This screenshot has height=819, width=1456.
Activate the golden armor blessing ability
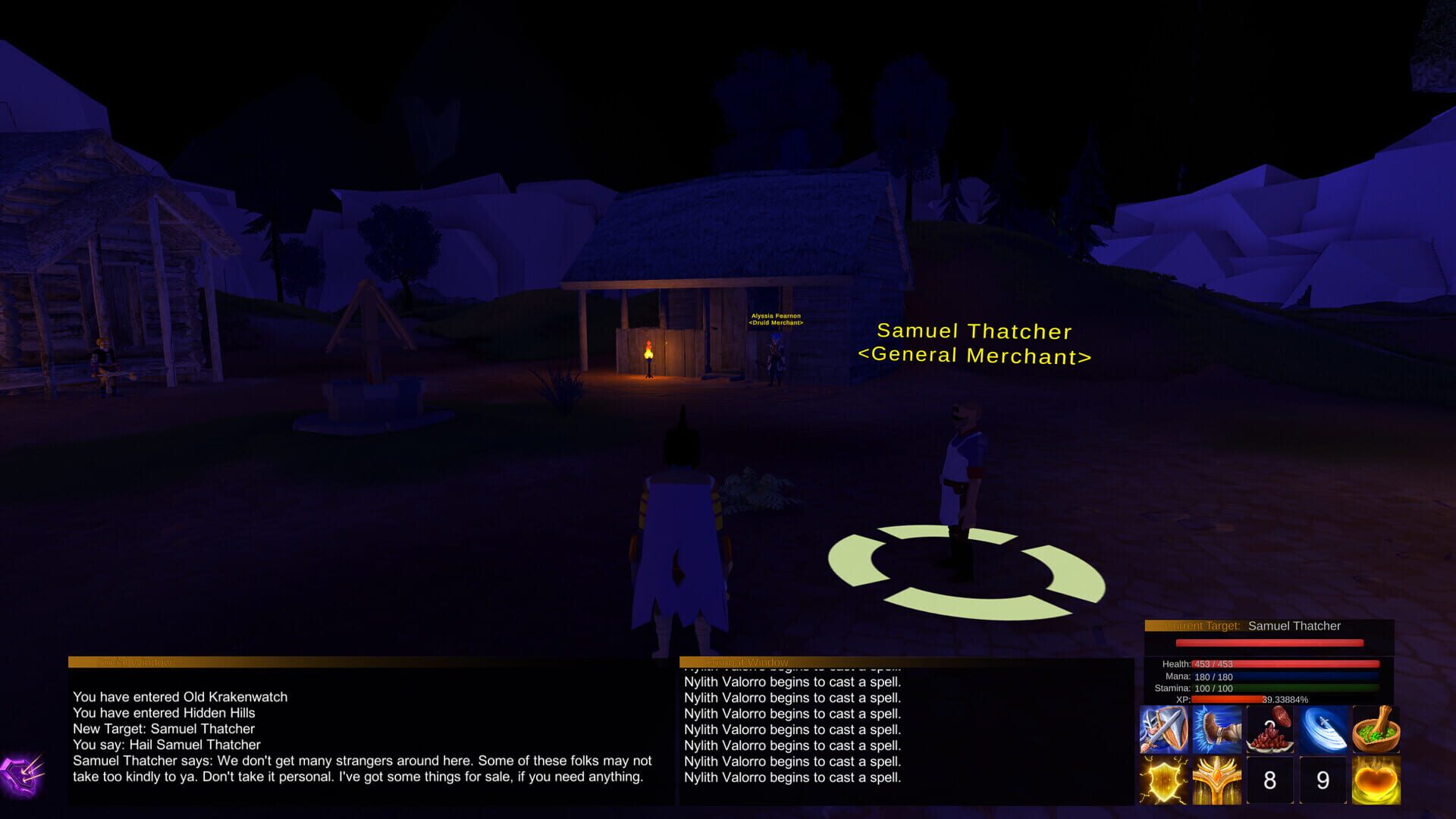pos(1217,780)
